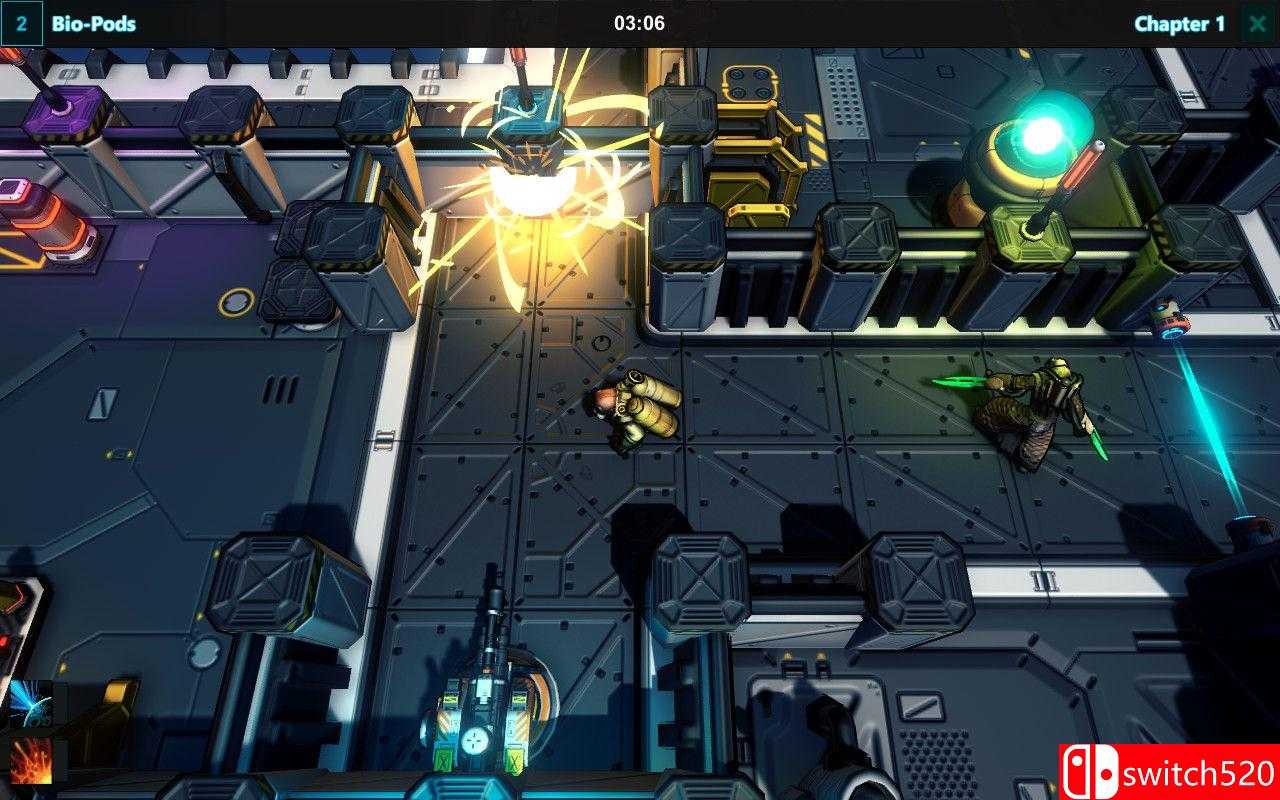Select the blue electric shock ability icon
Screen dimensions: 1280x800
25,700
